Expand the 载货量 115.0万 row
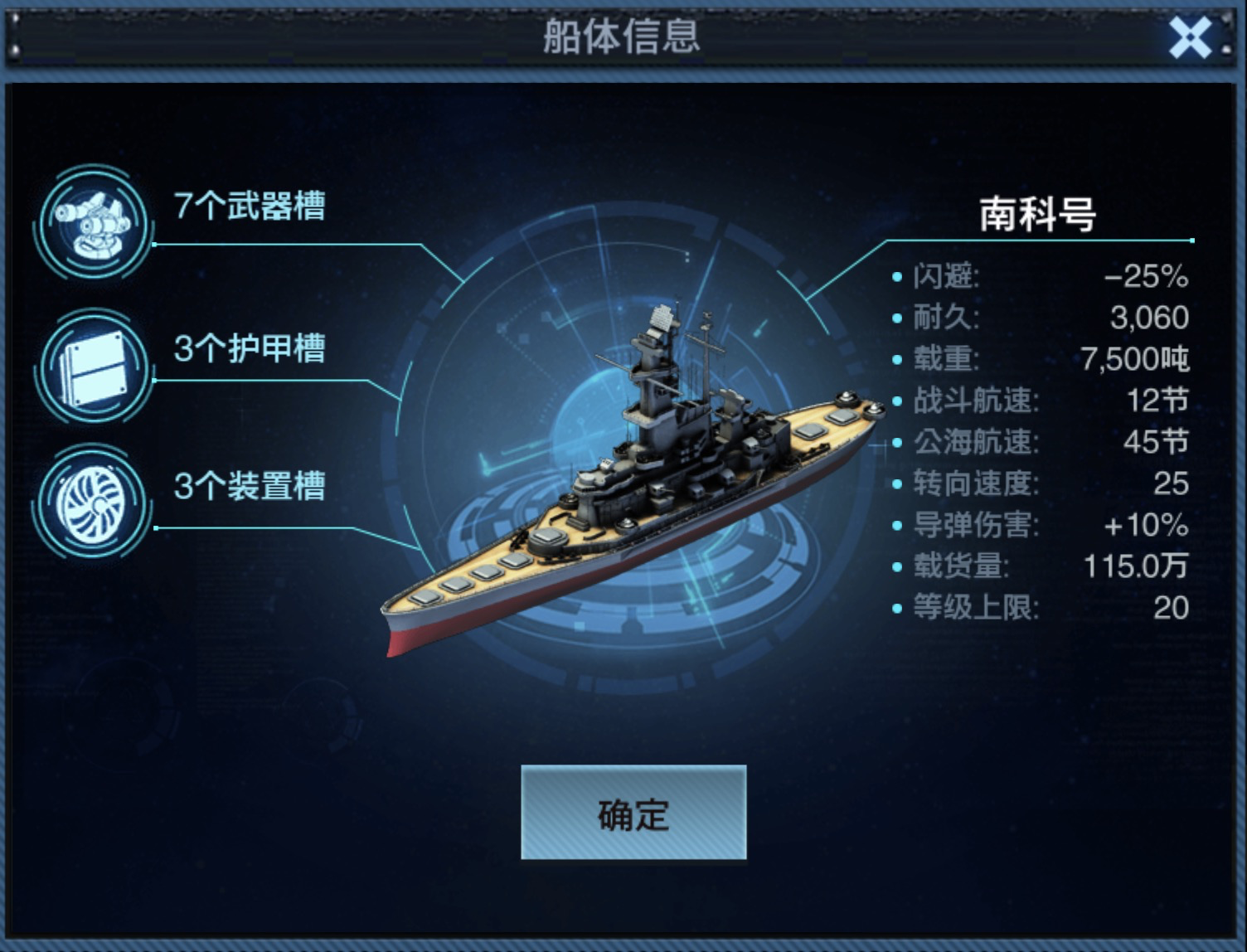This screenshot has height=952, width=1247. coord(1036,566)
